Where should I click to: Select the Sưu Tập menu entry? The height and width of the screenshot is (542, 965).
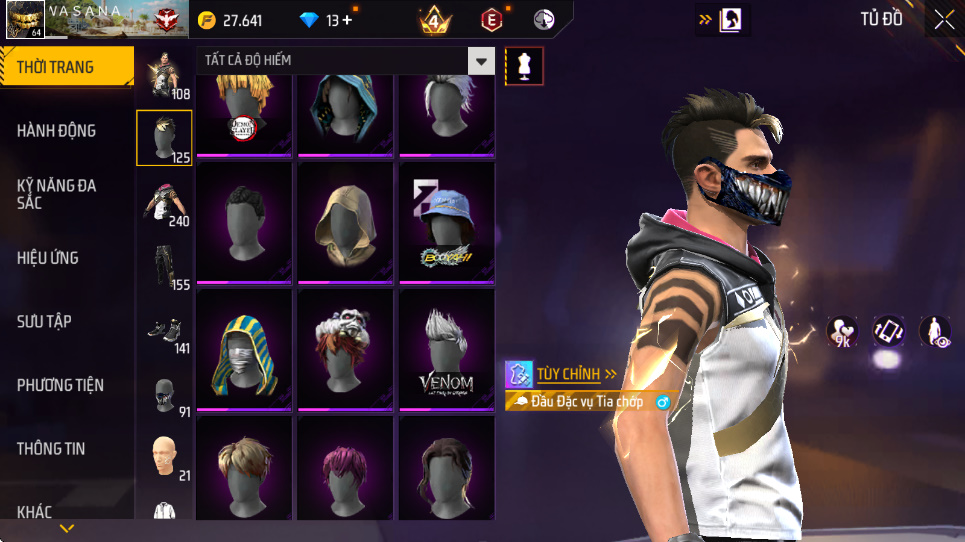pos(44,321)
